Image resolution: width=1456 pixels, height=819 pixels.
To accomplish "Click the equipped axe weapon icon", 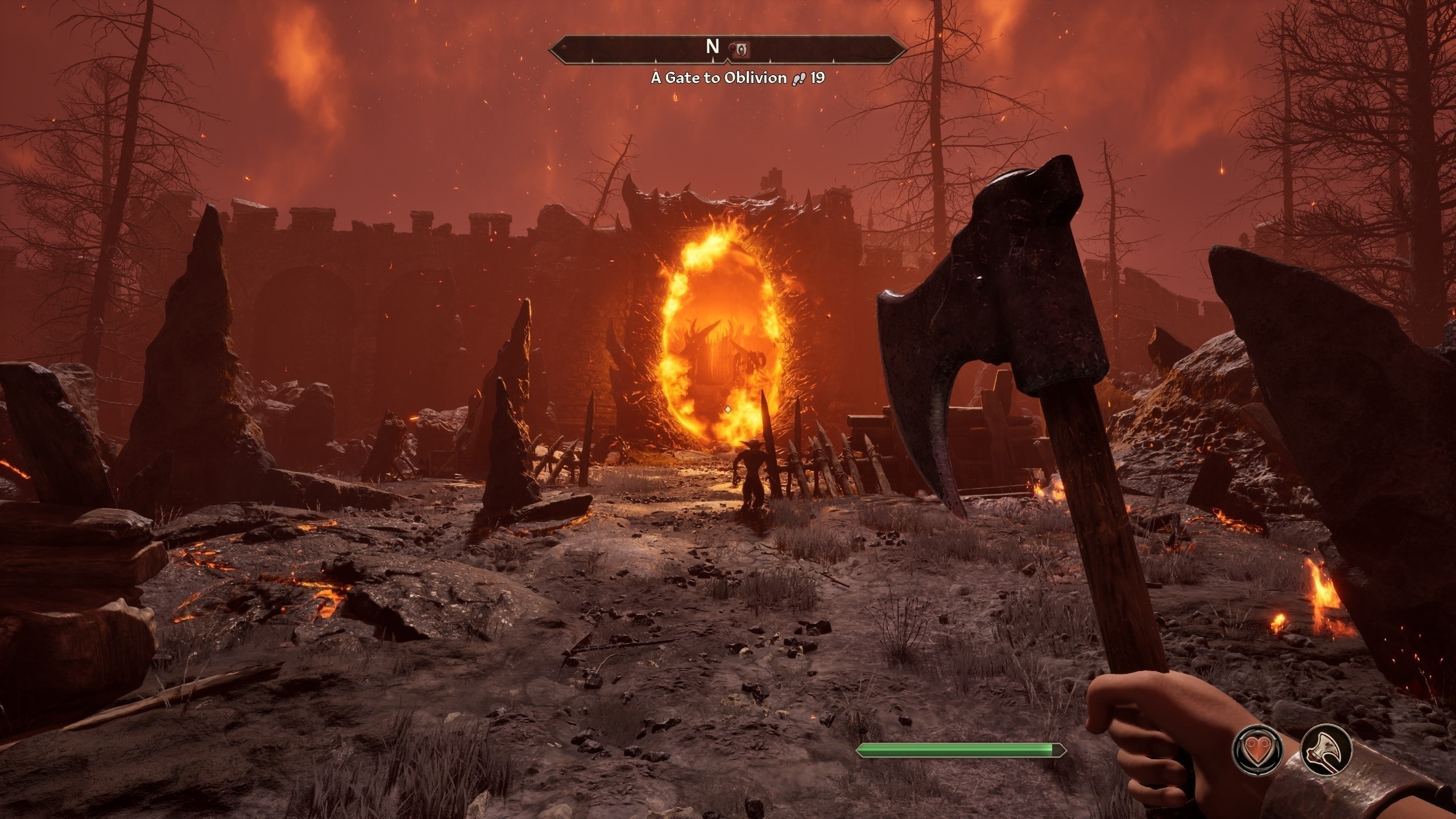I will 1326,750.
